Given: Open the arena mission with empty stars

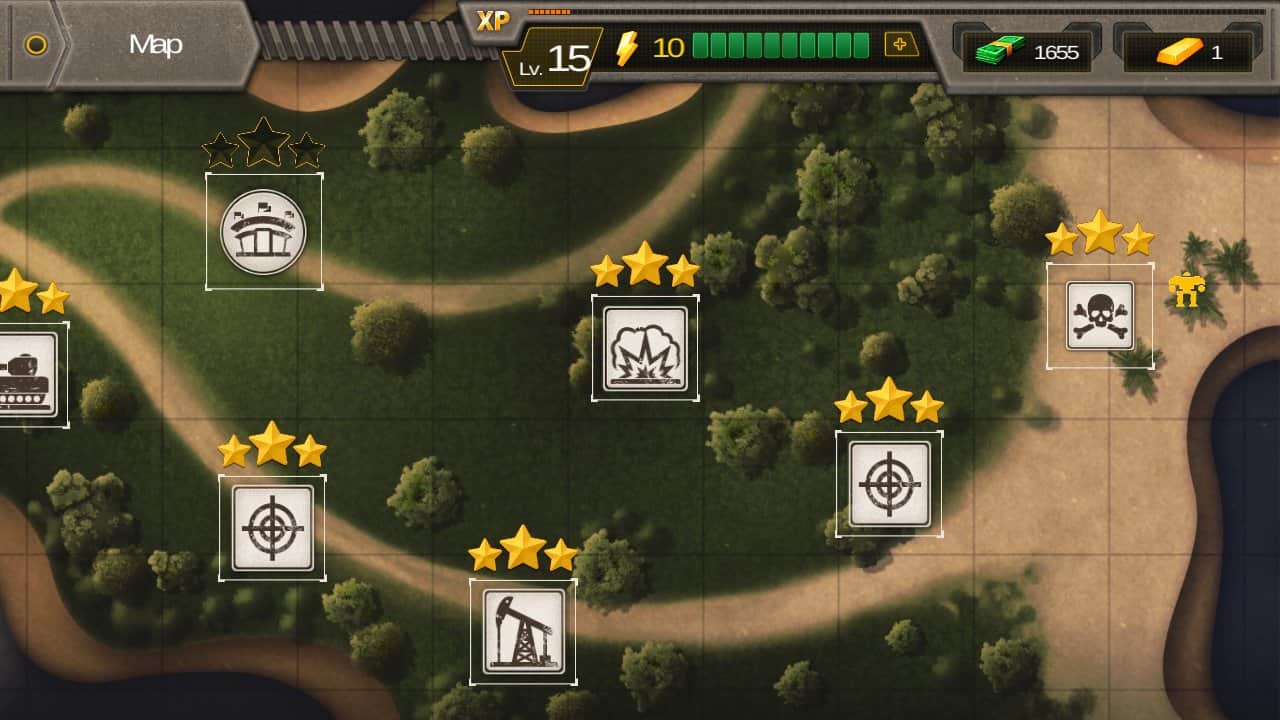Looking at the screenshot, I should tap(264, 232).
